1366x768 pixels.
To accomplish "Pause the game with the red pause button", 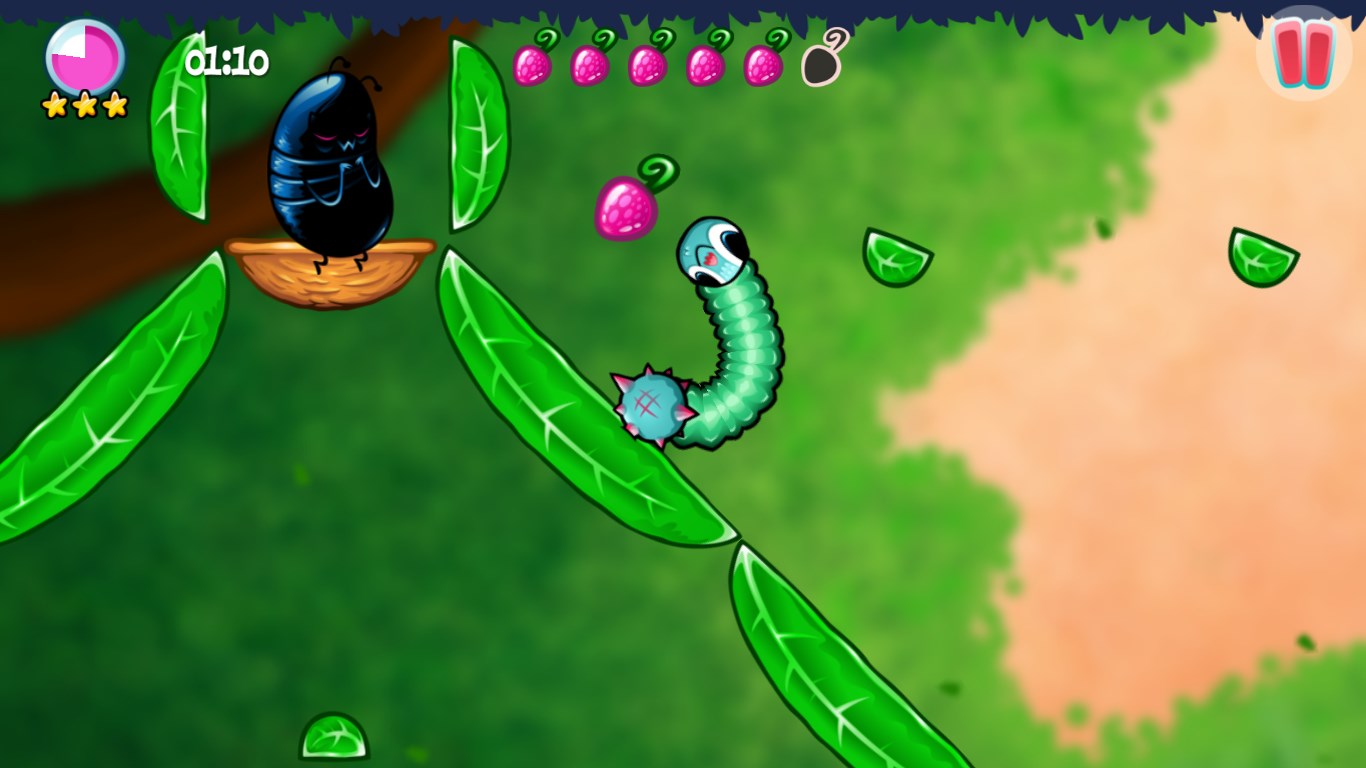I will (1304, 54).
